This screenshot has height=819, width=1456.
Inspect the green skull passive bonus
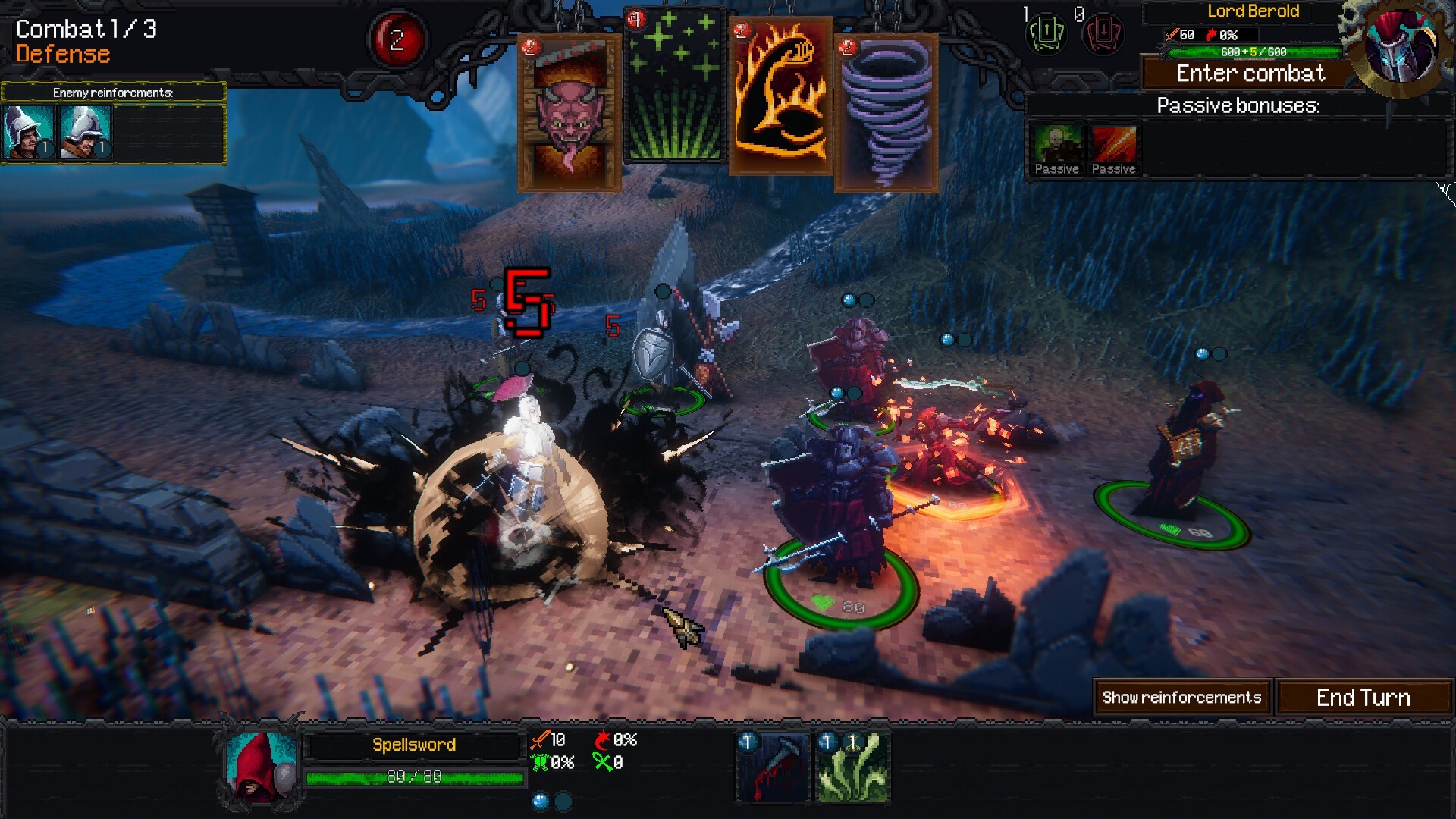point(1057,149)
